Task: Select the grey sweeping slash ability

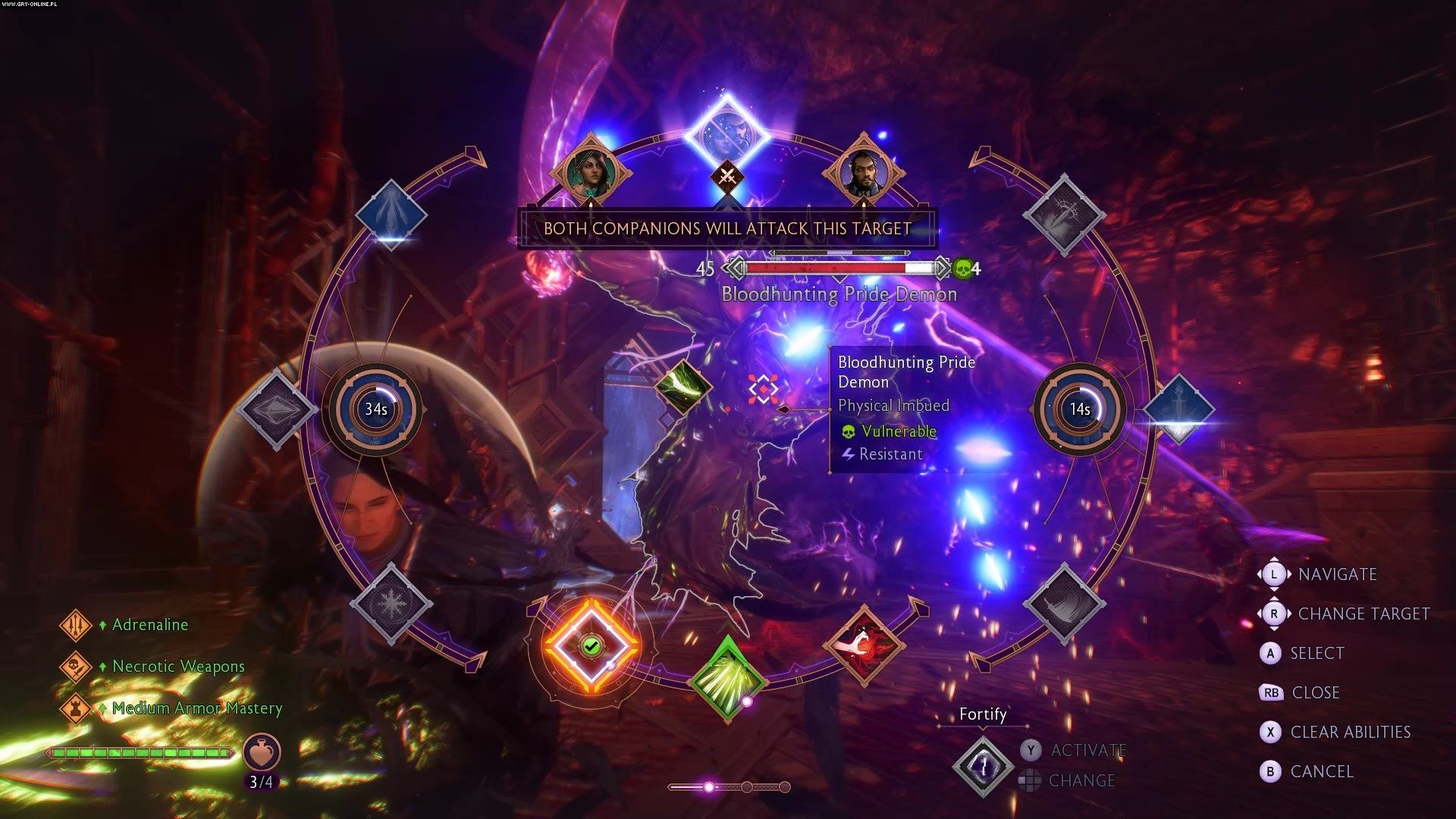Action: click(1063, 604)
